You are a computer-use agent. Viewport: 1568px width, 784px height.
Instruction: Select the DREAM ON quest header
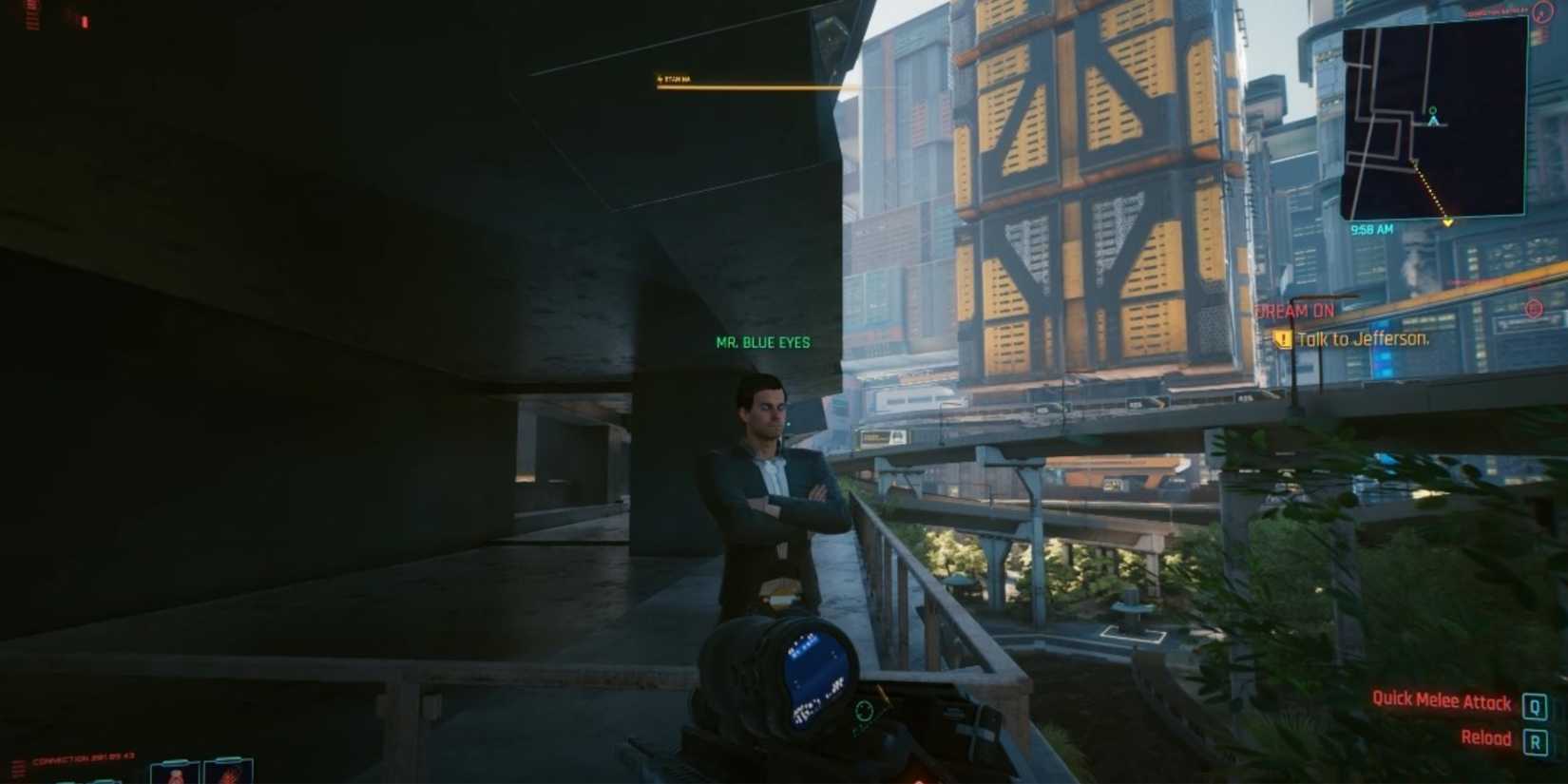tap(1295, 311)
